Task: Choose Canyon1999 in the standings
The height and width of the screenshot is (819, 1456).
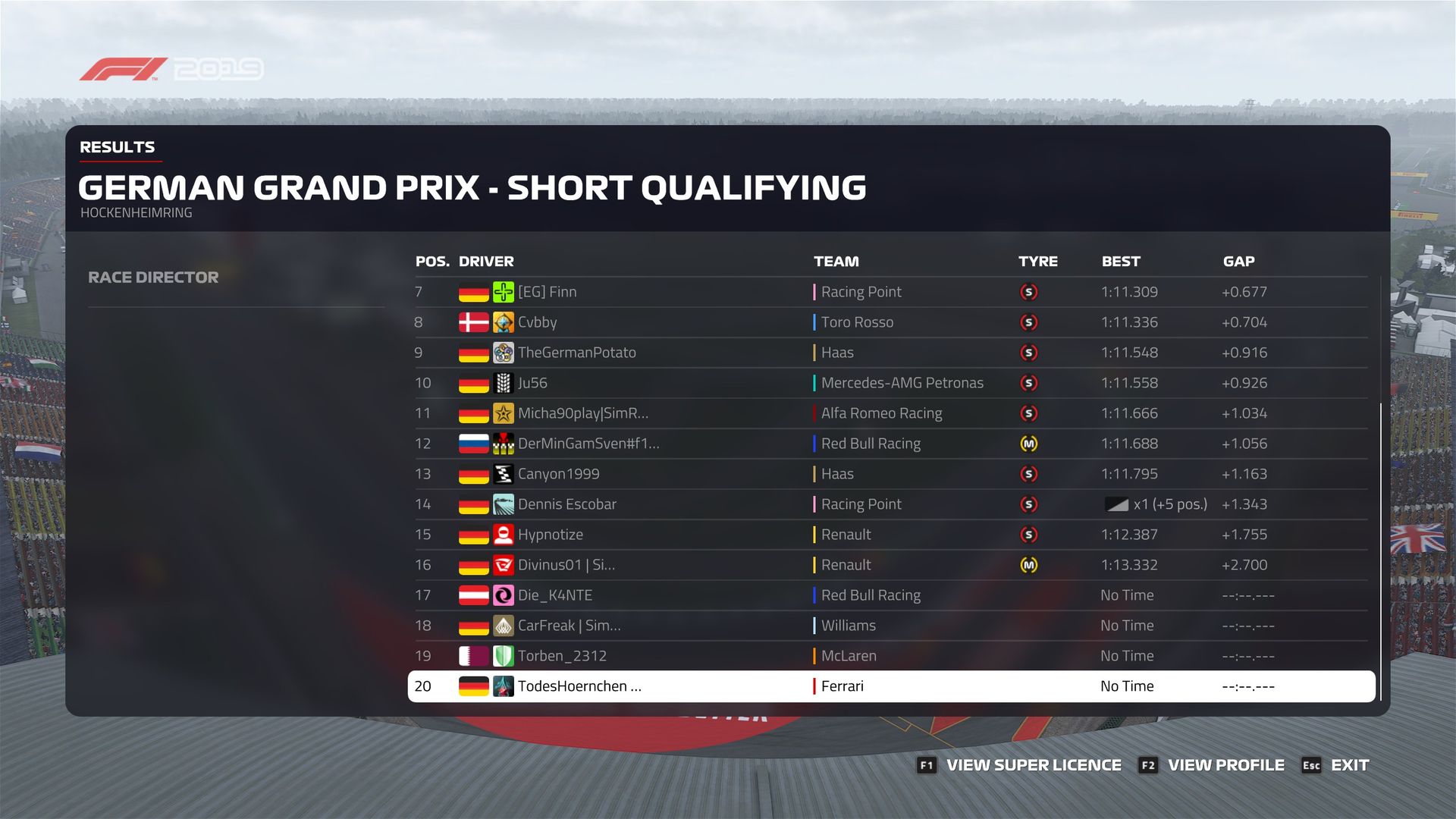Action: [x=558, y=474]
